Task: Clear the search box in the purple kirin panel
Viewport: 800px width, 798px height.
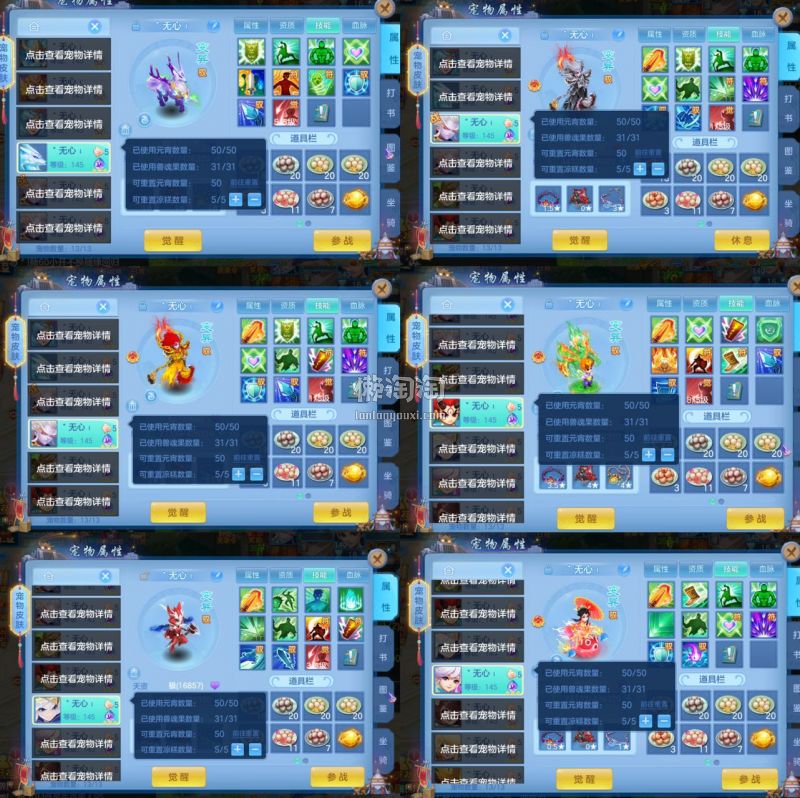Action: pos(95,27)
